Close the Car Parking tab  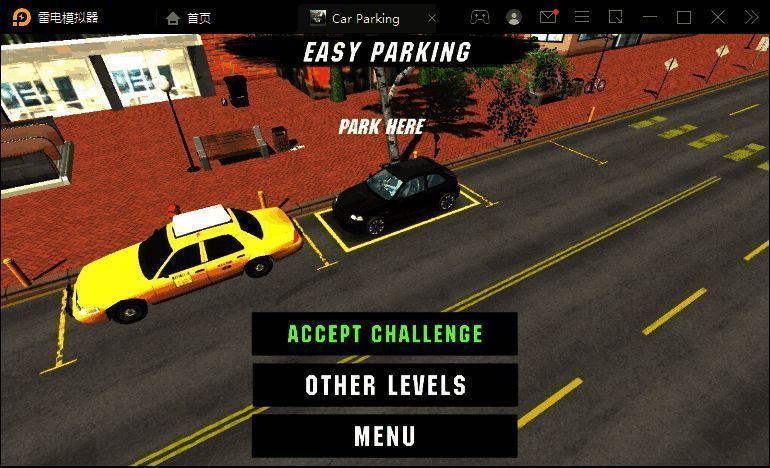point(432,18)
